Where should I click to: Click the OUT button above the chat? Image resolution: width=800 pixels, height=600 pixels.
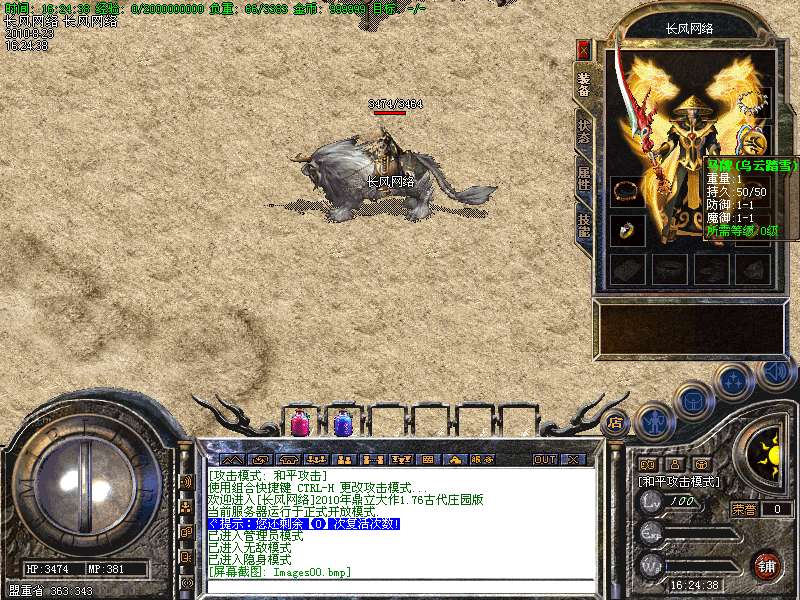[x=544, y=460]
